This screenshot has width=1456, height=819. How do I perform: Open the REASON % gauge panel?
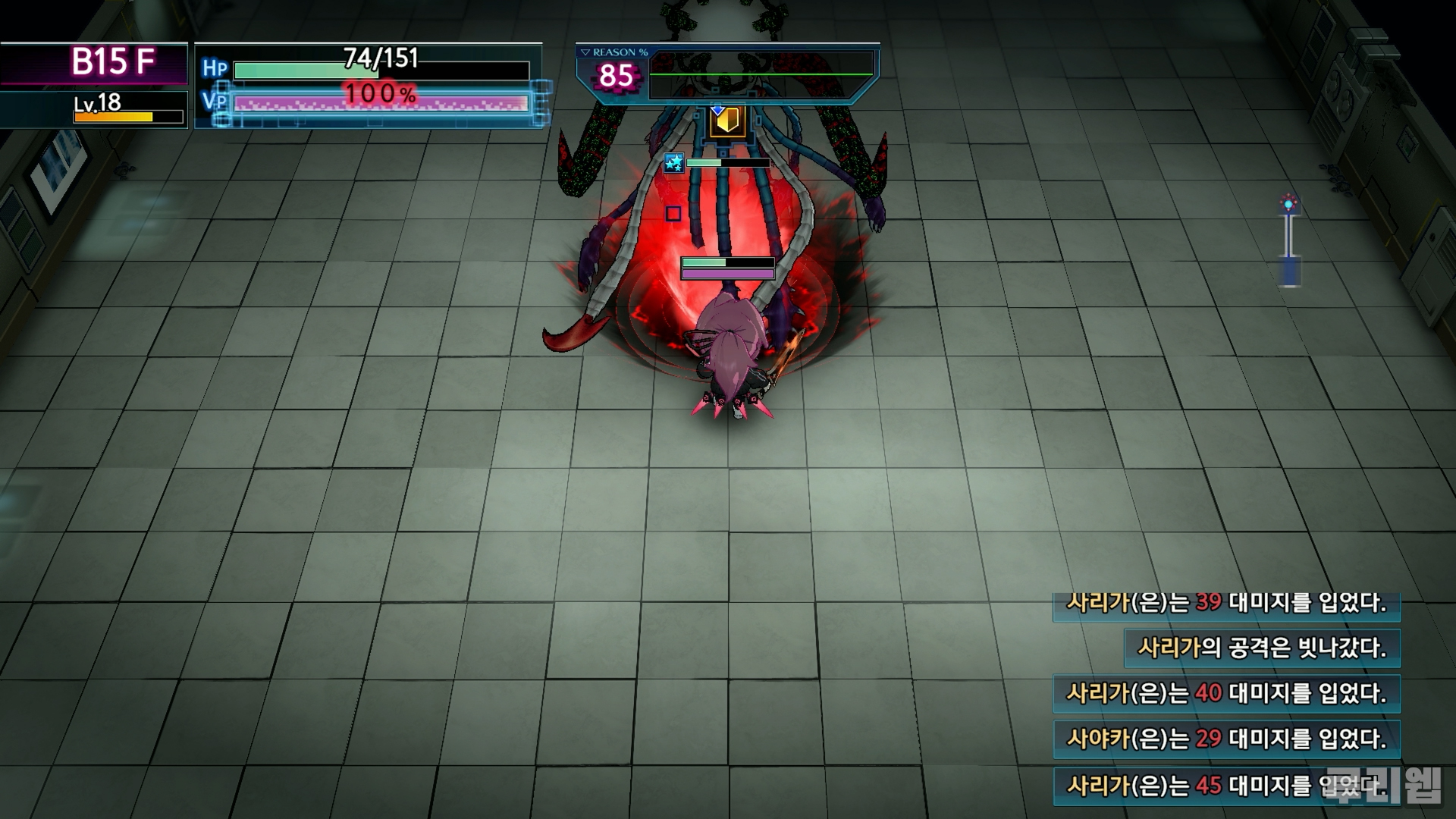tap(726, 74)
